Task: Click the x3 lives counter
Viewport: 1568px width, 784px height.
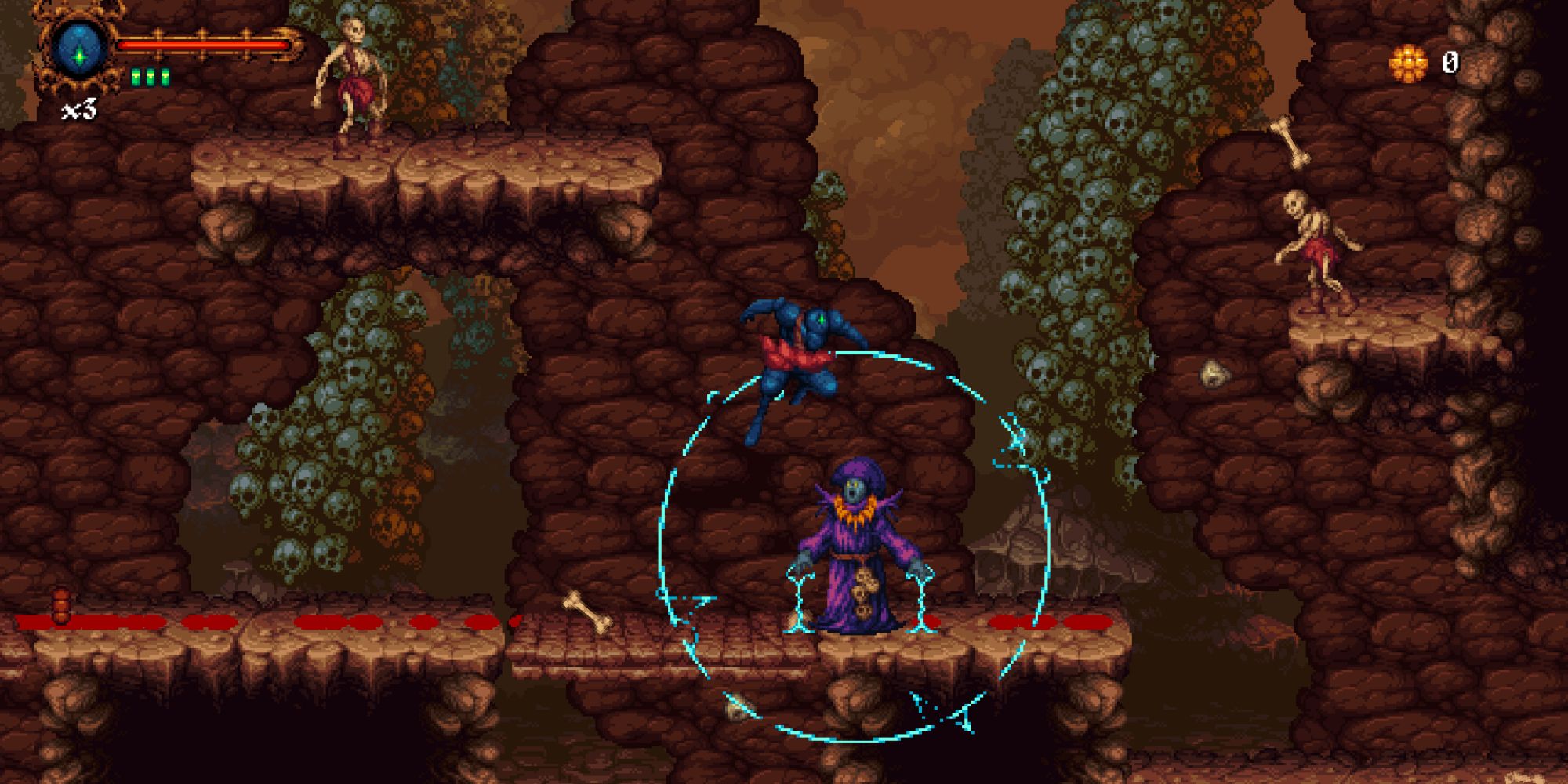Action: pos(80,110)
